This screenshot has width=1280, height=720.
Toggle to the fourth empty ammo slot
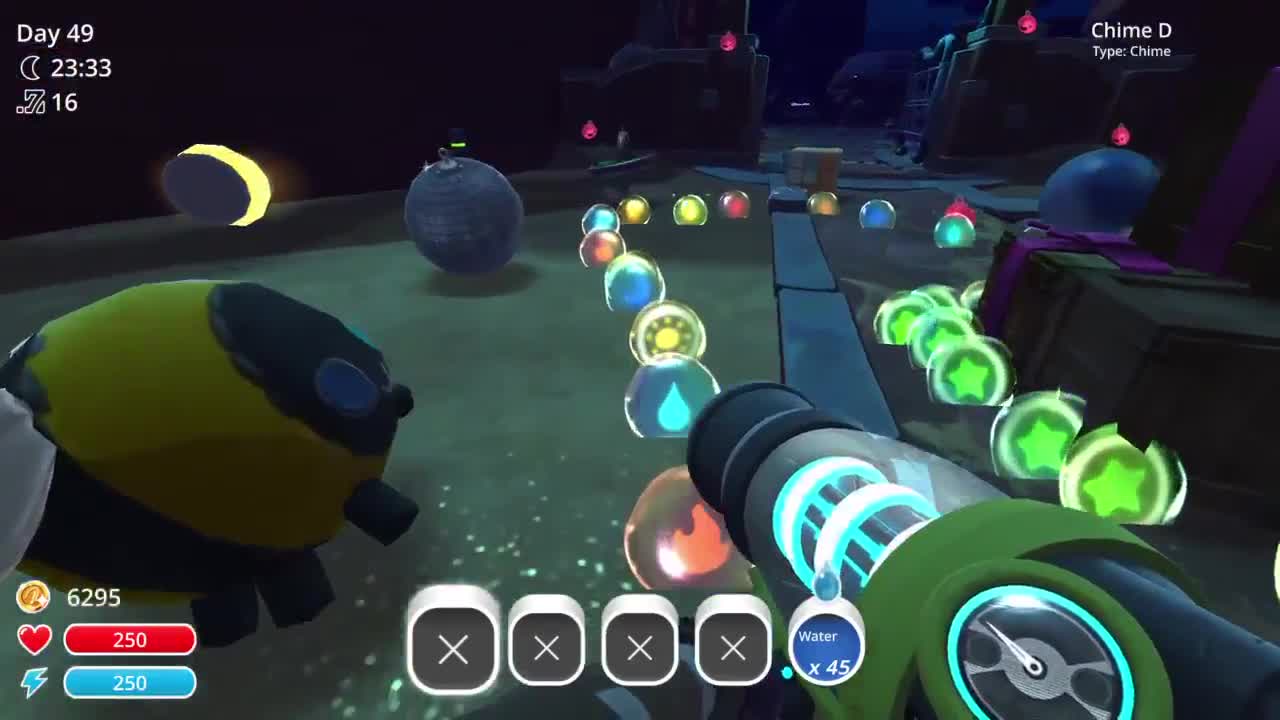click(733, 650)
